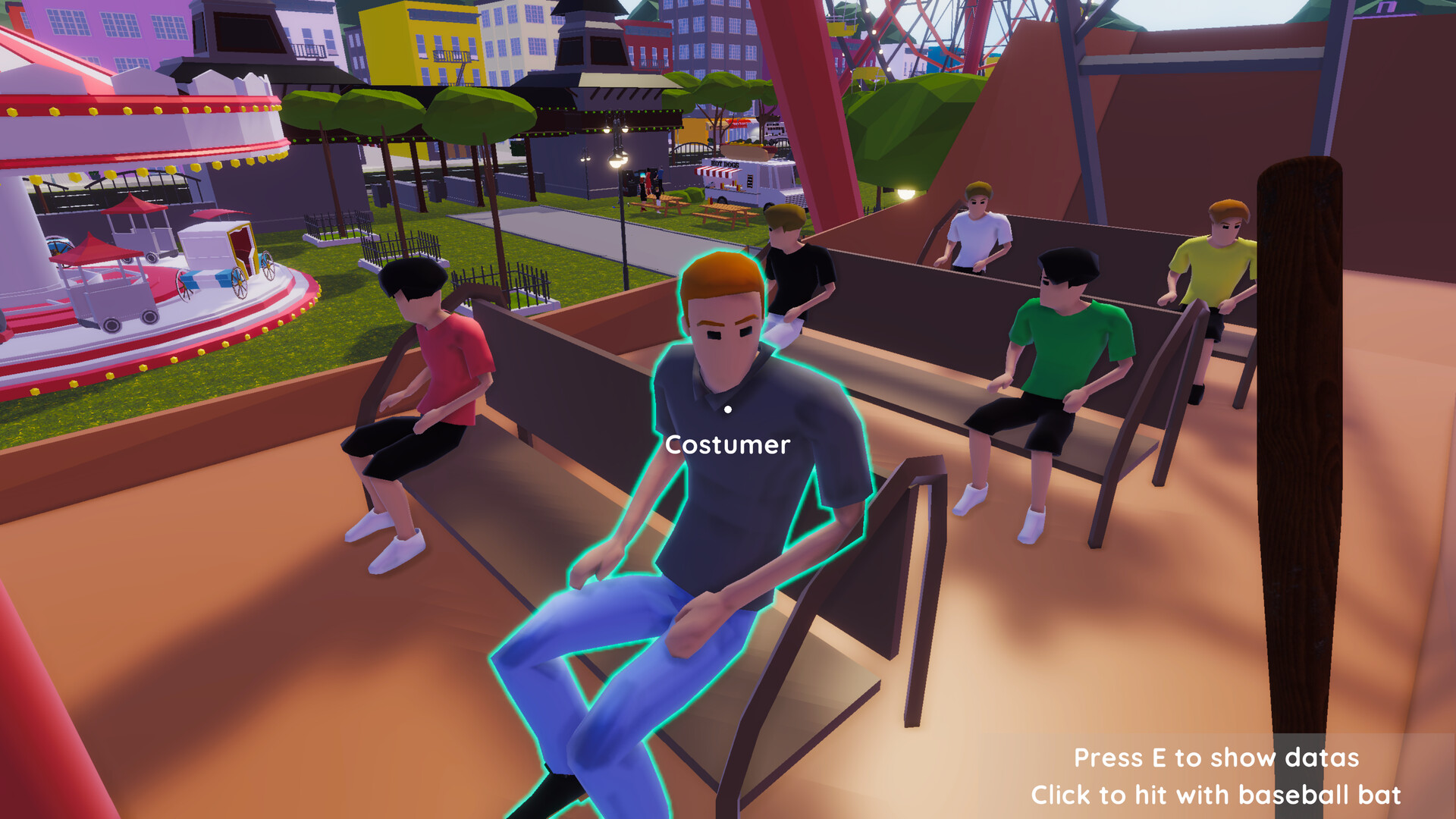
Task: Click the Costumer name label
Action: [726, 444]
